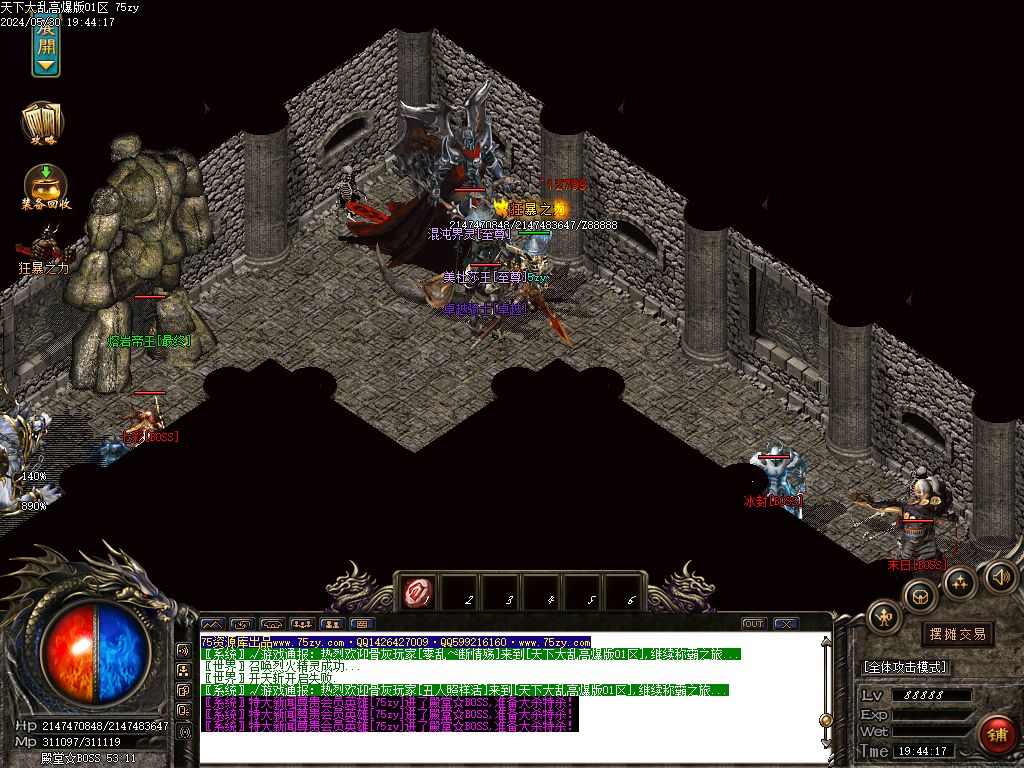Toggle the sound speaker icon

(1000, 576)
